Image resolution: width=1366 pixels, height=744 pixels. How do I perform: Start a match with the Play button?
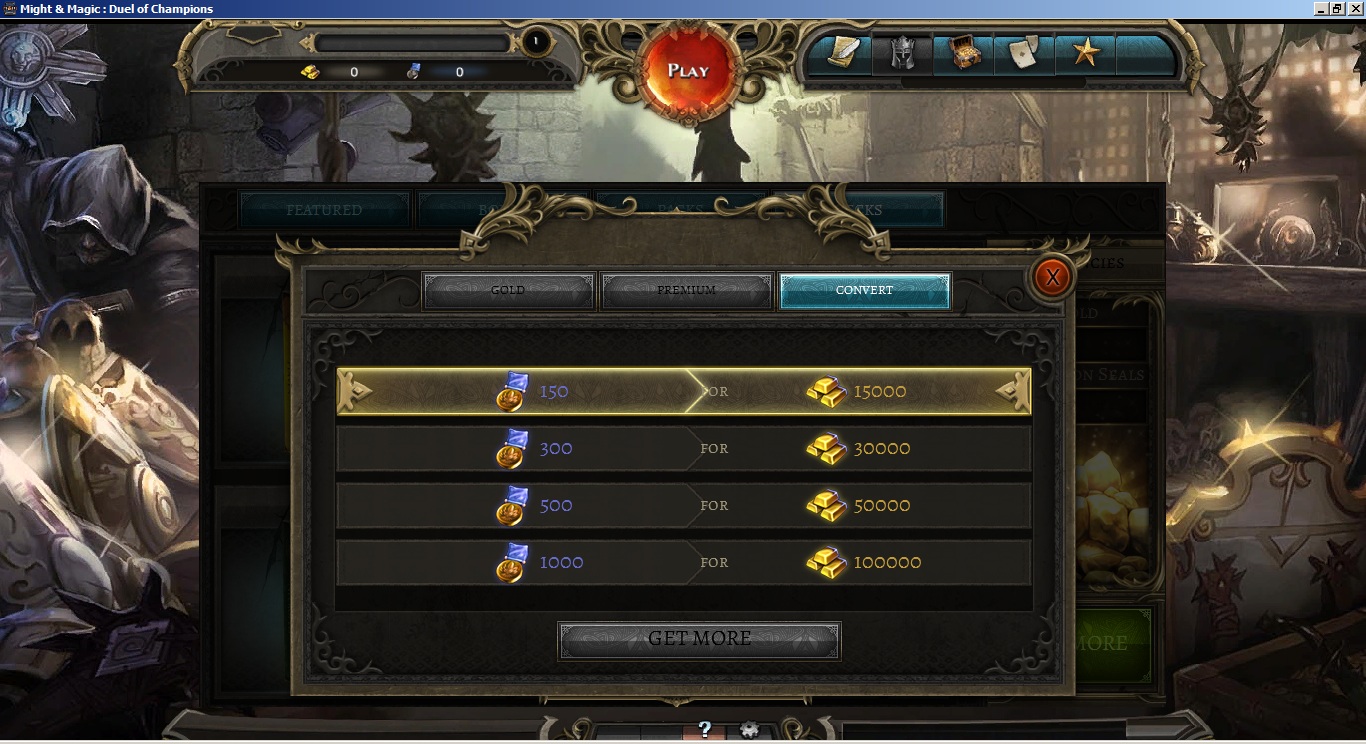pos(688,71)
